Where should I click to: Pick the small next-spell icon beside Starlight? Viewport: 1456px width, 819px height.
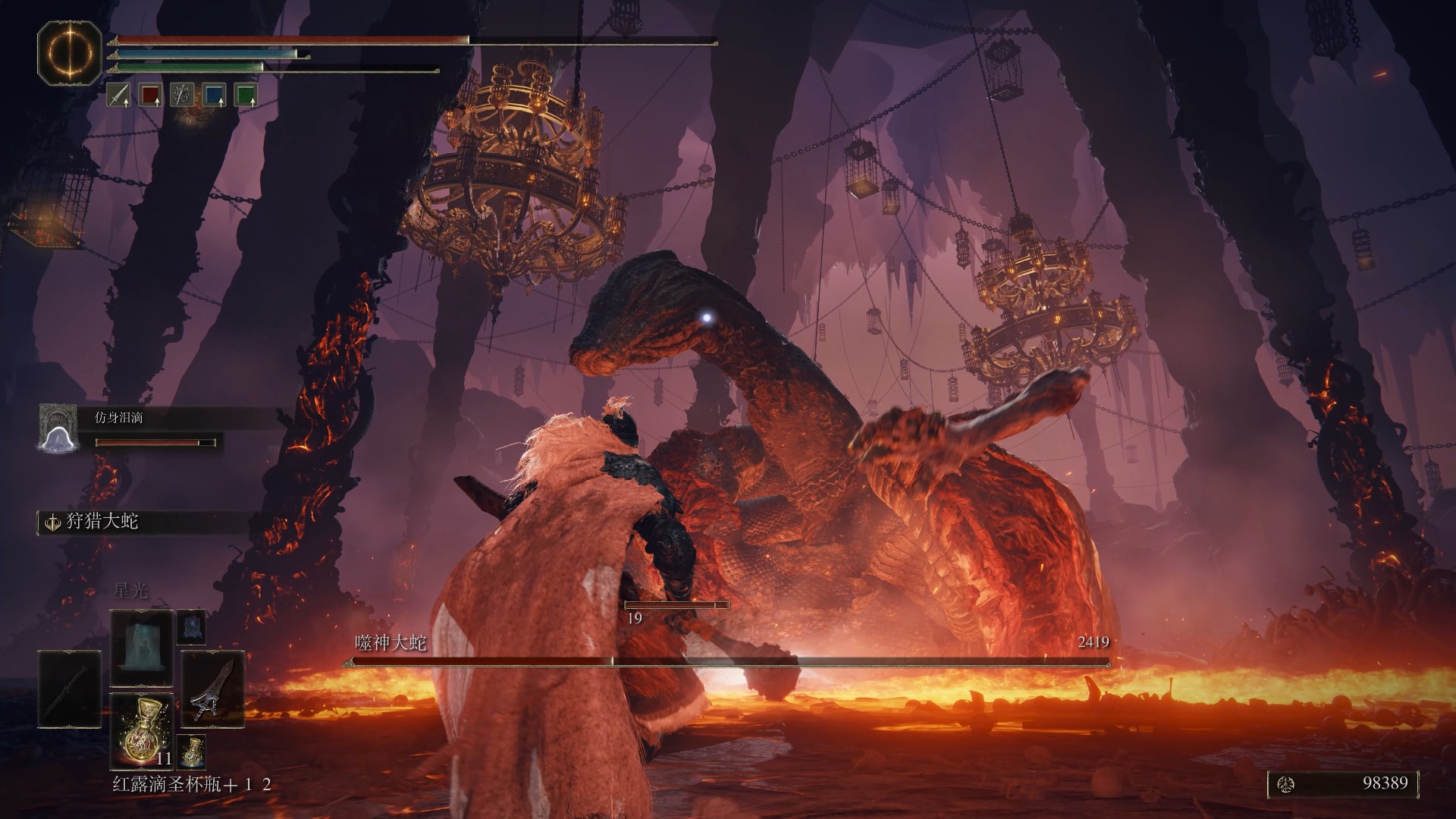[x=191, y=627]
